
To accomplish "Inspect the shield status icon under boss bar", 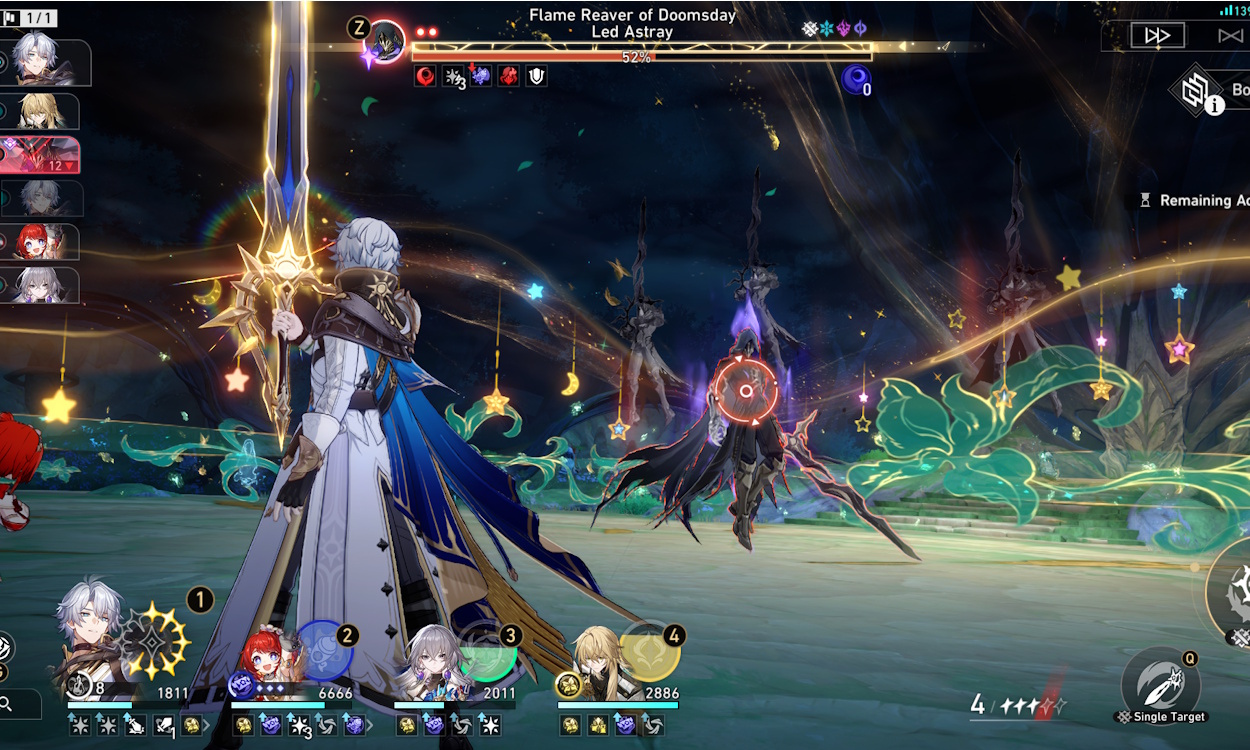I will tap(536, 76).
